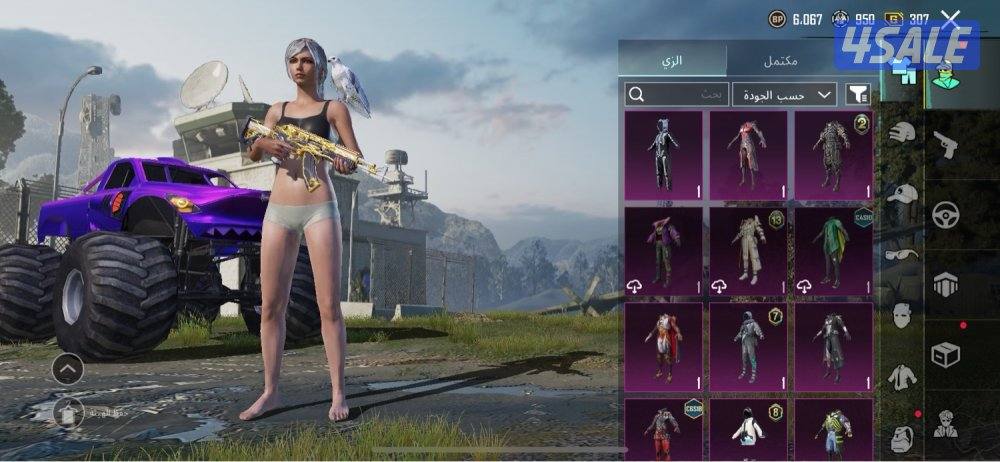Screen dimensions: 1000x462
Task: Select the outfit with the number 2 badge
Action: pyautogui.click(x=832, y=155)
